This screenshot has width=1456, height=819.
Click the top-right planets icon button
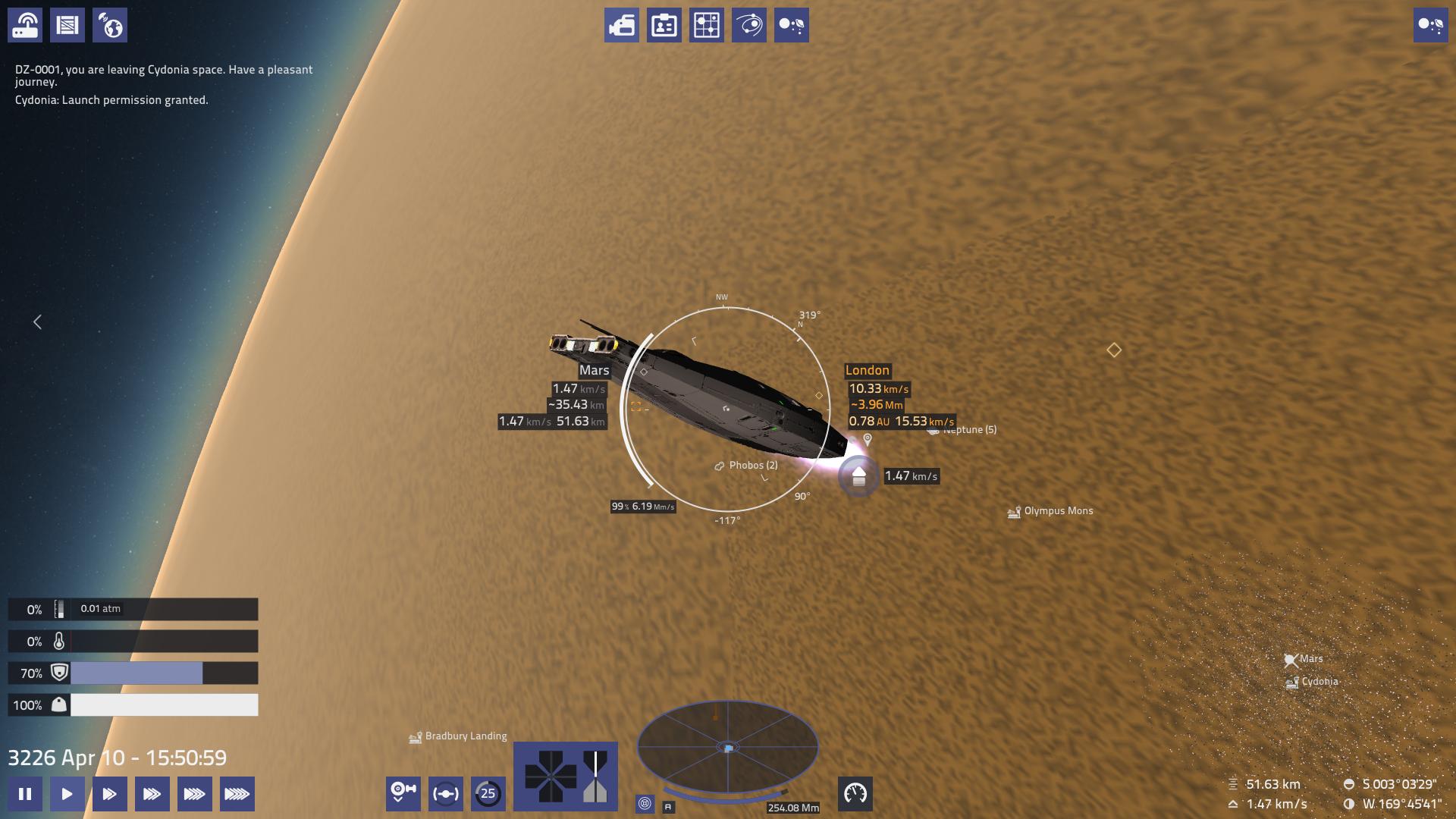pyautogui.click(x=1430, y=25)
